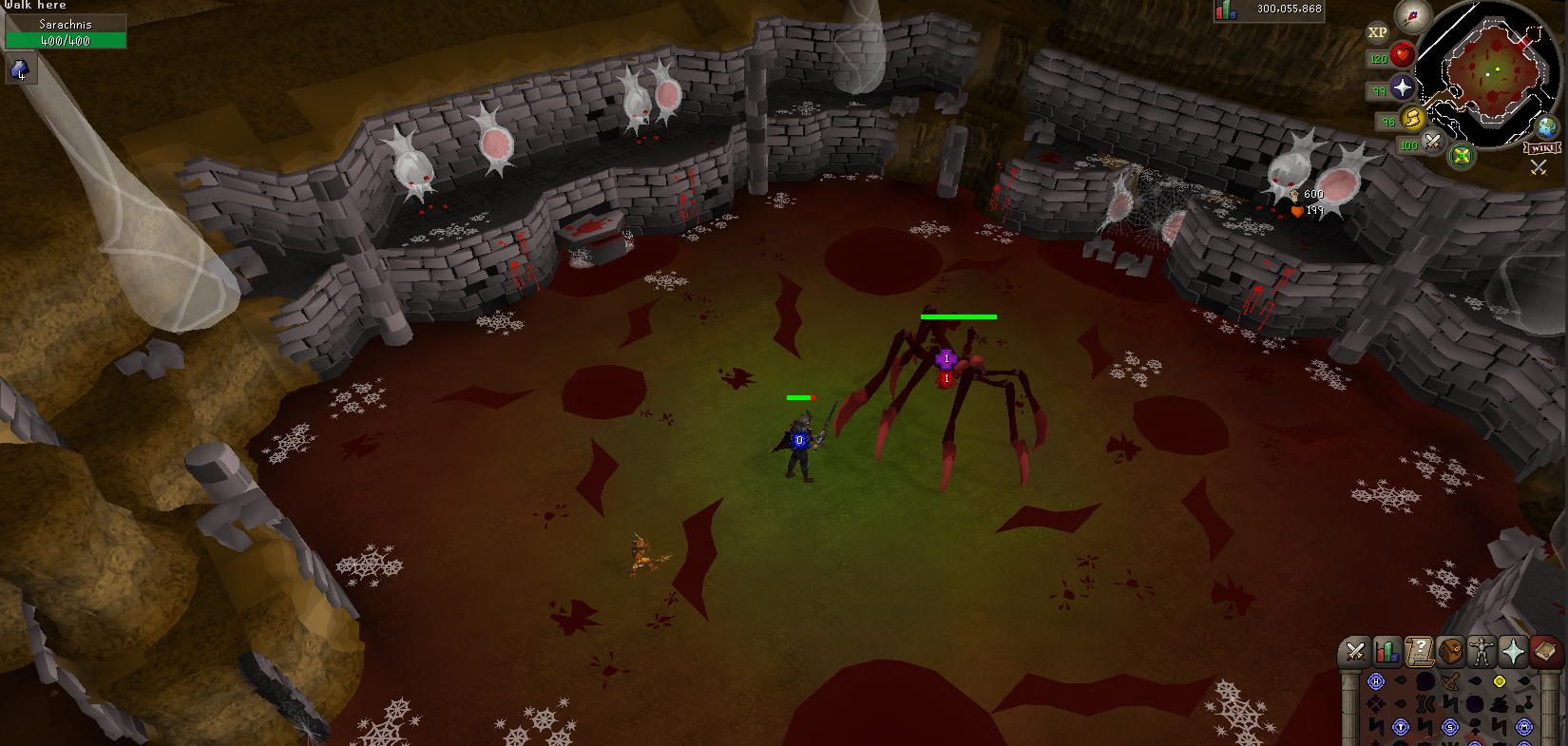This screenshot has width=1568, height=746.
Task: Click the red hitpoints heart orb
Action: pyautogui.click(x=1402, y=55)
